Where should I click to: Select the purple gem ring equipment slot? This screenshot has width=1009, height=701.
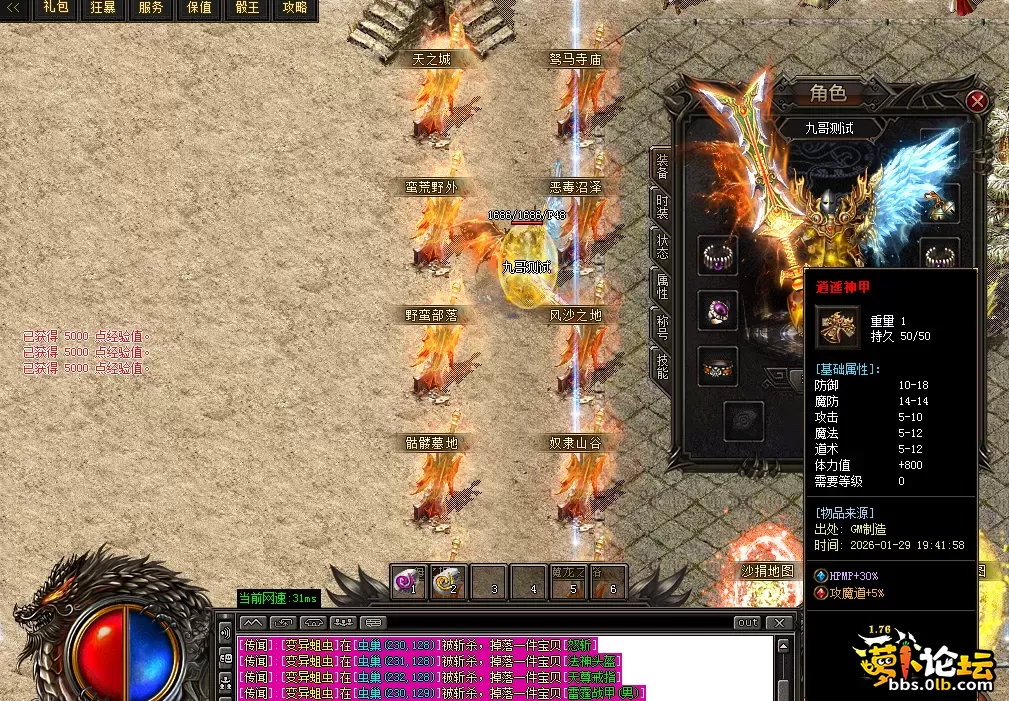717,310
